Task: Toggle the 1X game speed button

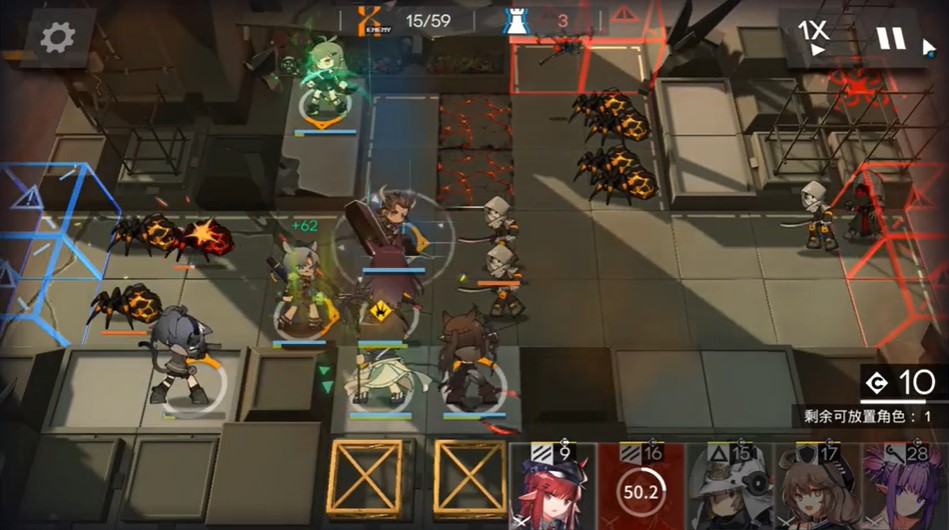Action: point(815,37)
